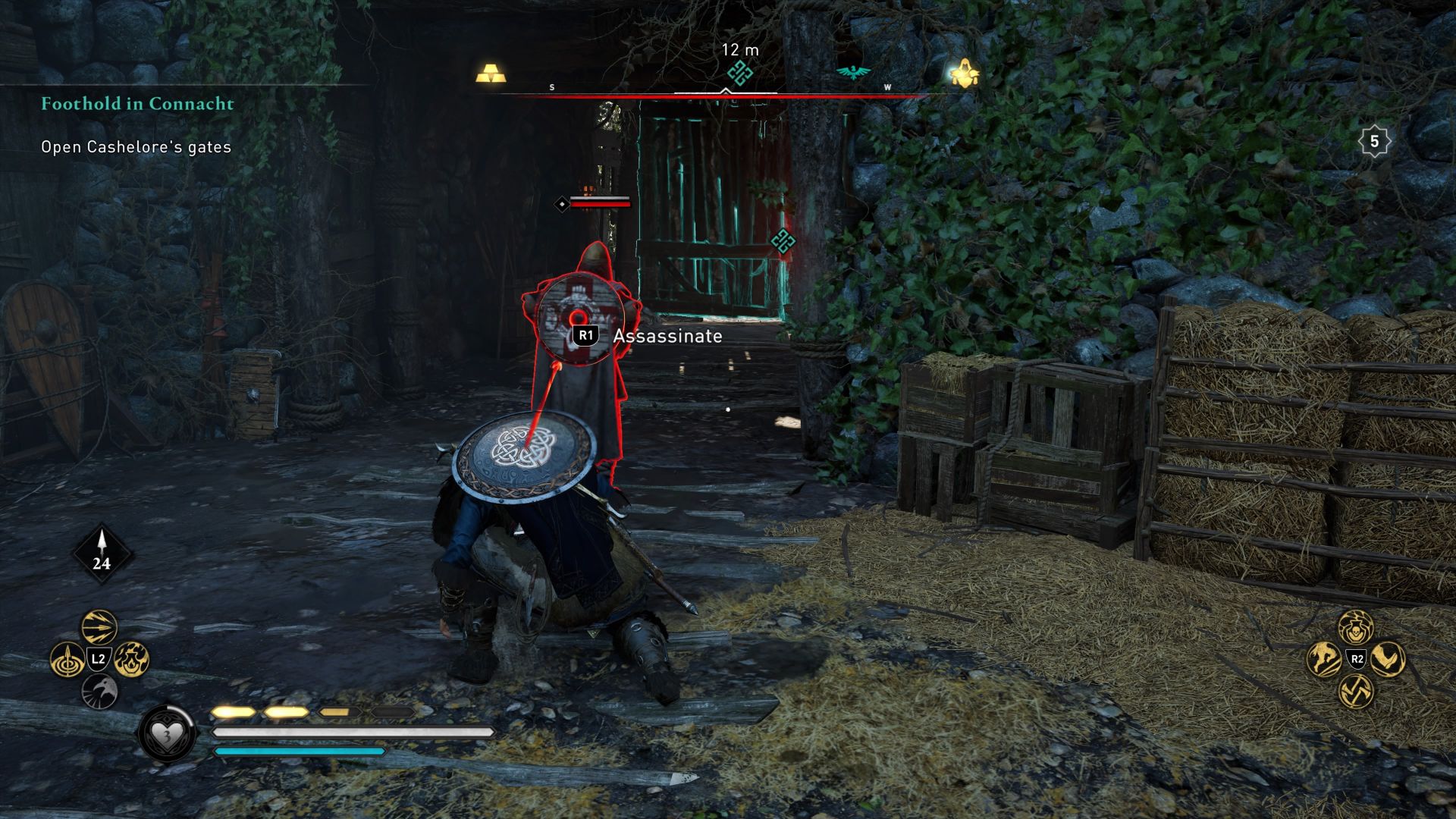This screenshot has height=819, width=1456.
Task: Click the objective text Open Cashelore's gates
Action: coord(135,148)
